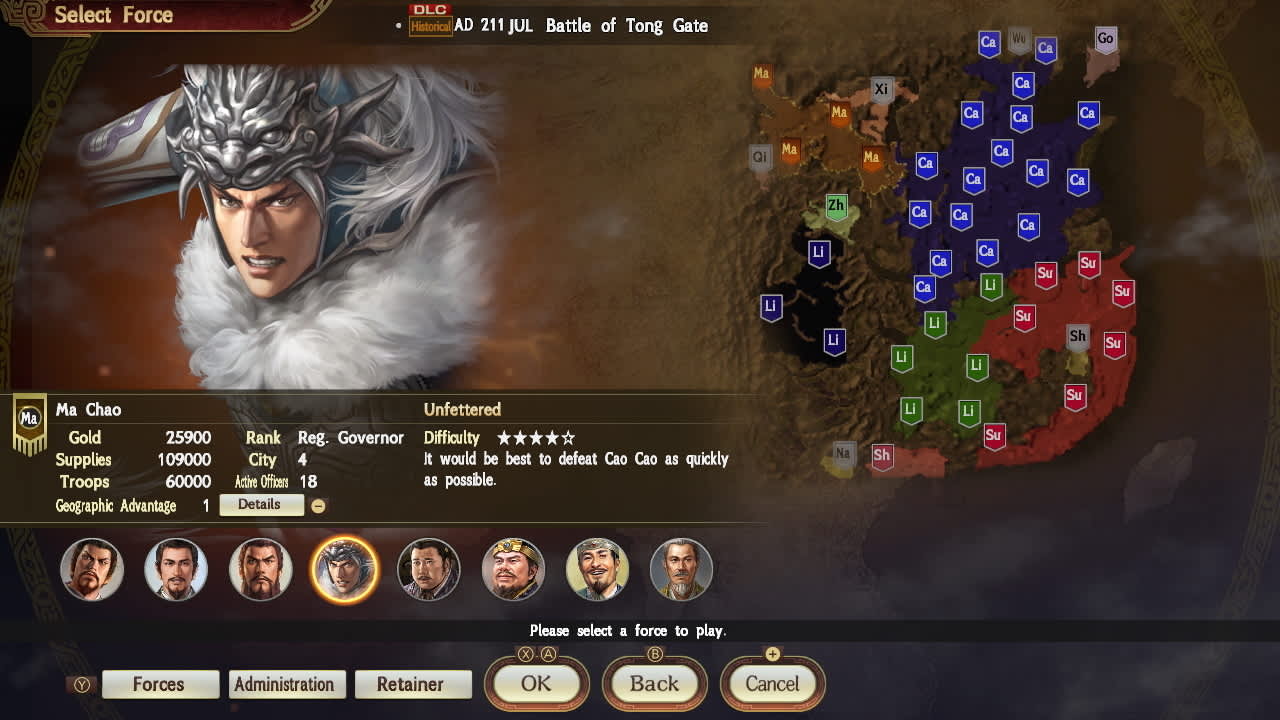The image size is (1280, 720).
Task: Select the grey Na force marker in the southwest
Action: [x=843, y=453]
